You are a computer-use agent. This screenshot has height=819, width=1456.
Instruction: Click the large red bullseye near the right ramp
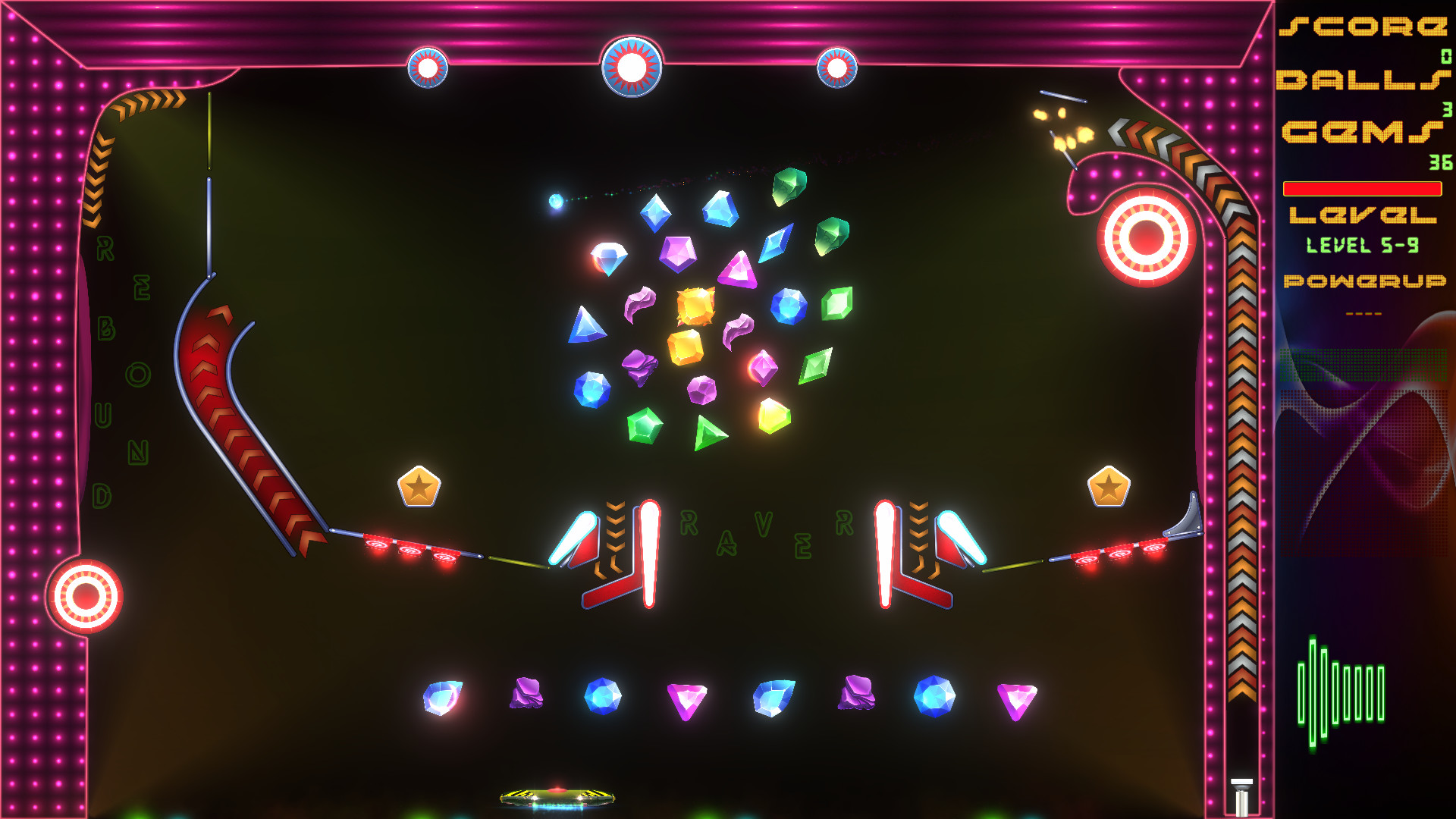click(x=1147, y=237)
